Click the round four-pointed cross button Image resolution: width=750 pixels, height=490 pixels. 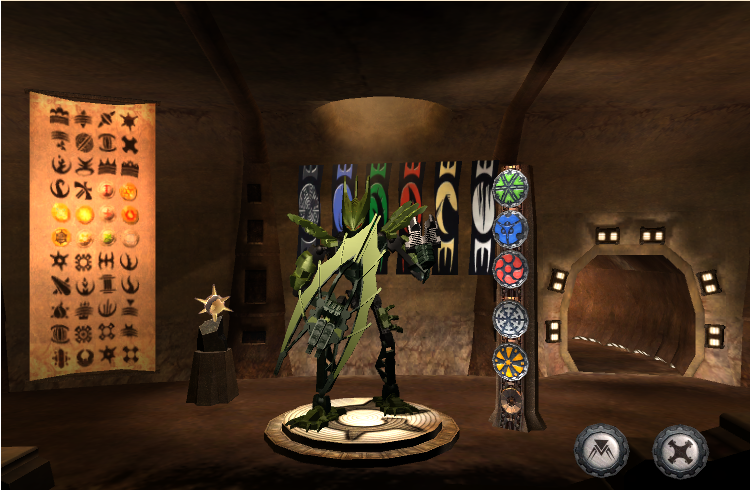(x=680, y=451)
